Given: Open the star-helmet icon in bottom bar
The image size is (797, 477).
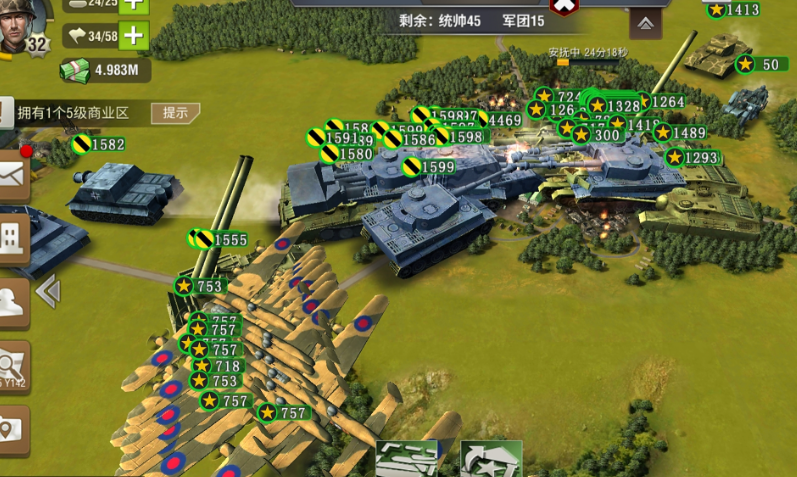Looking at the screenshot, I should (x=490, y=459).
